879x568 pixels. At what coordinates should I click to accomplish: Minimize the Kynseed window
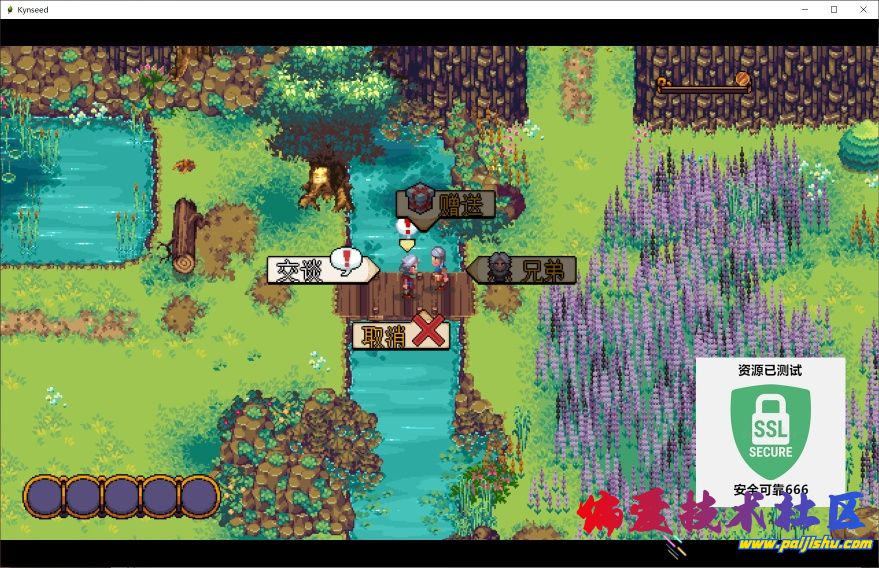[x=806, y=9]
